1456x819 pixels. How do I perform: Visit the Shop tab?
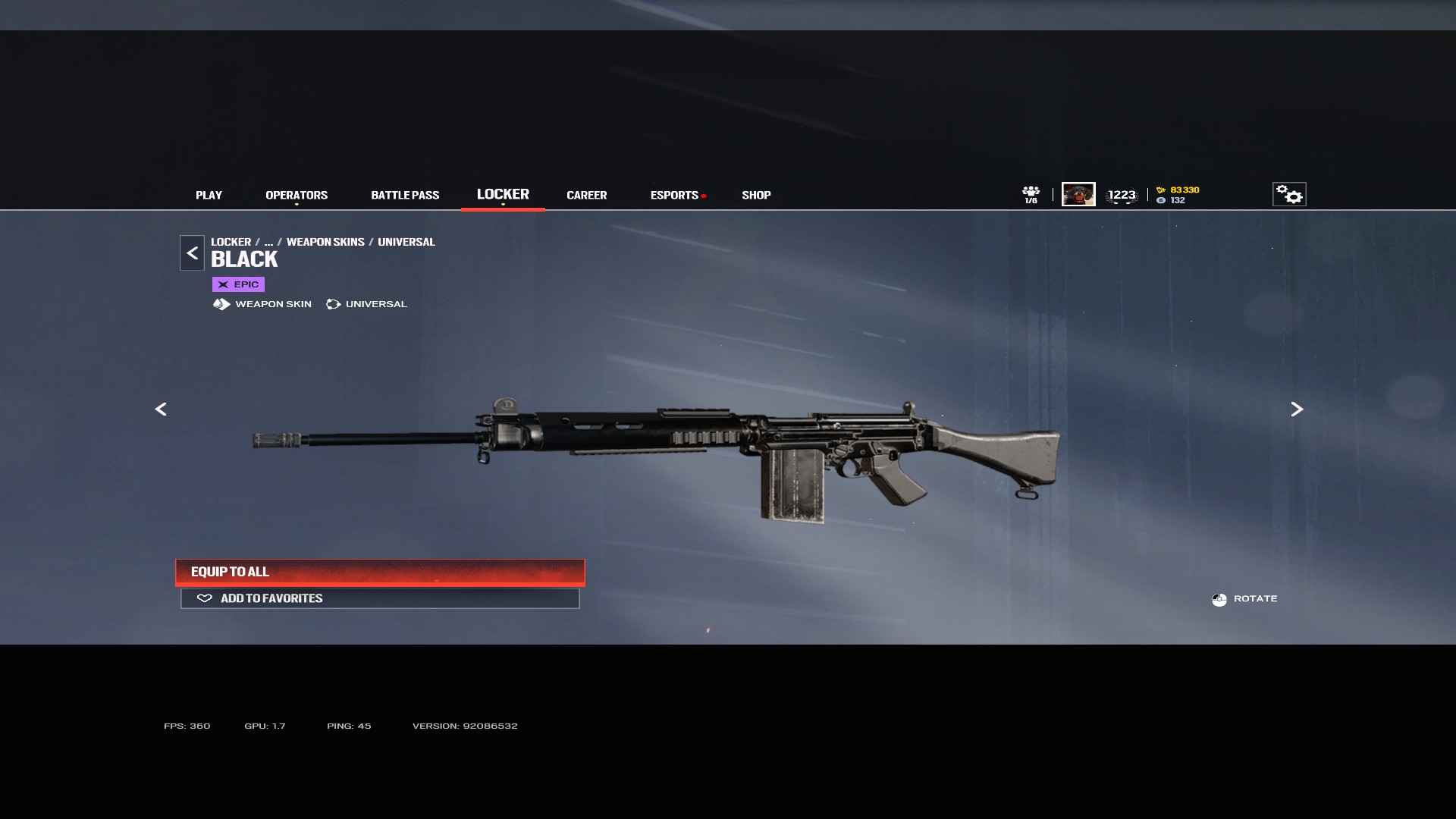click(x=756, y=195)
